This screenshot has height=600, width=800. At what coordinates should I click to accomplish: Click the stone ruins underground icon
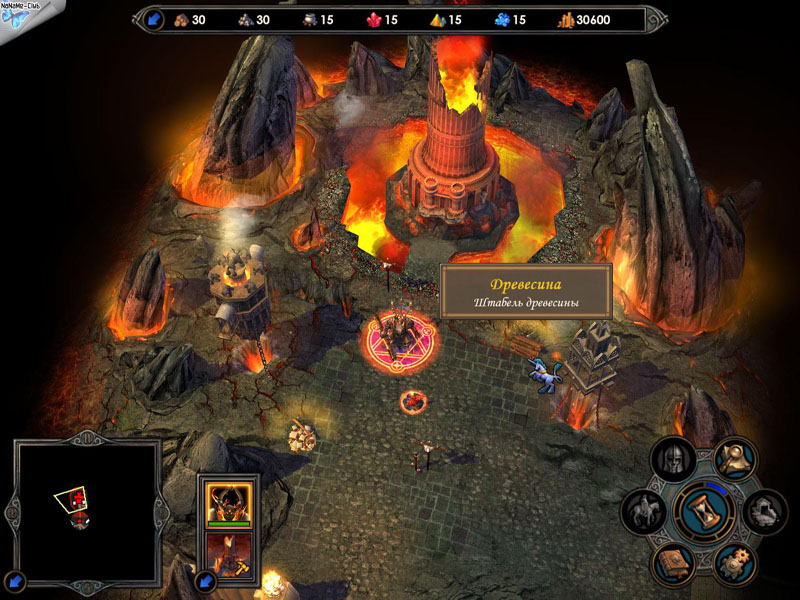765,512
